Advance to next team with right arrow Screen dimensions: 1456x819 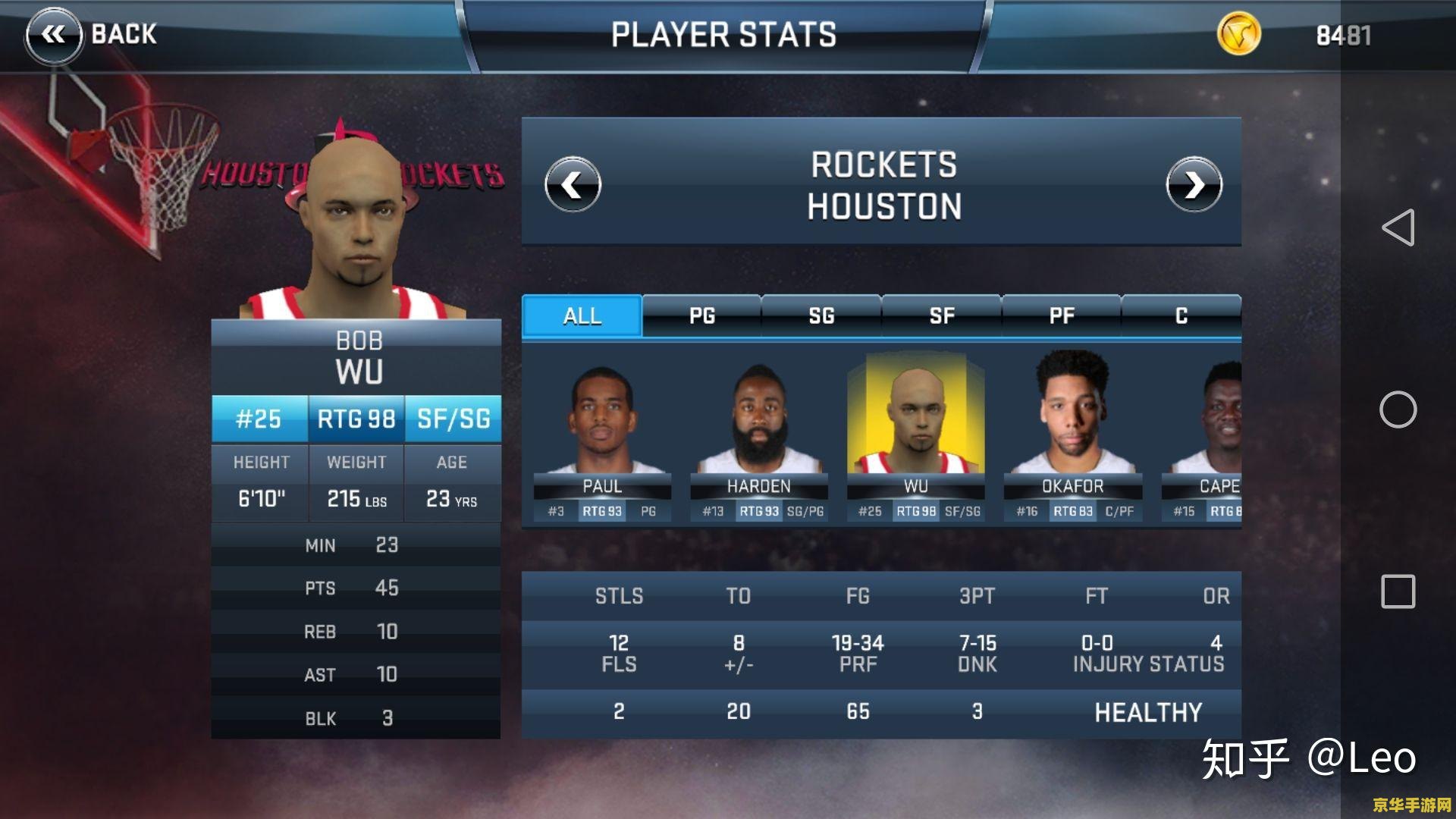[1194, 184]
